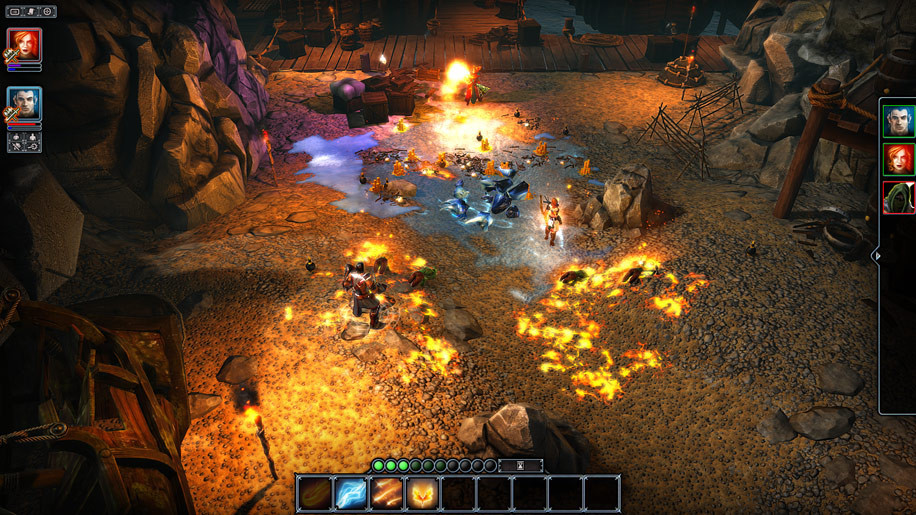916x515 pixels.
Task: Collapse the turn order panel arrow
Action: click(877, 256)
